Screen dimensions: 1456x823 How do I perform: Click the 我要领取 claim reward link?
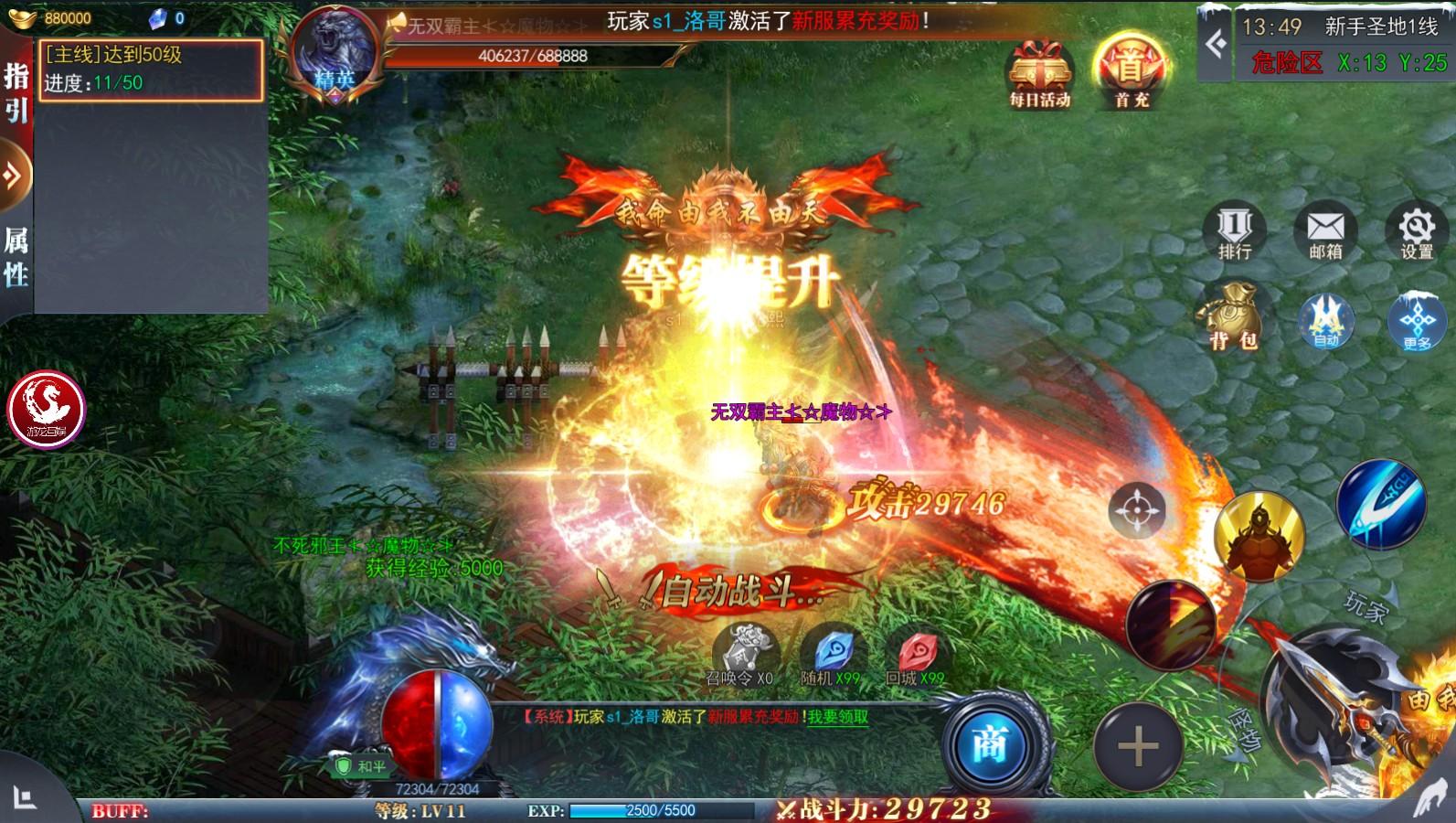pyautogui.click(x=837, y=717)
